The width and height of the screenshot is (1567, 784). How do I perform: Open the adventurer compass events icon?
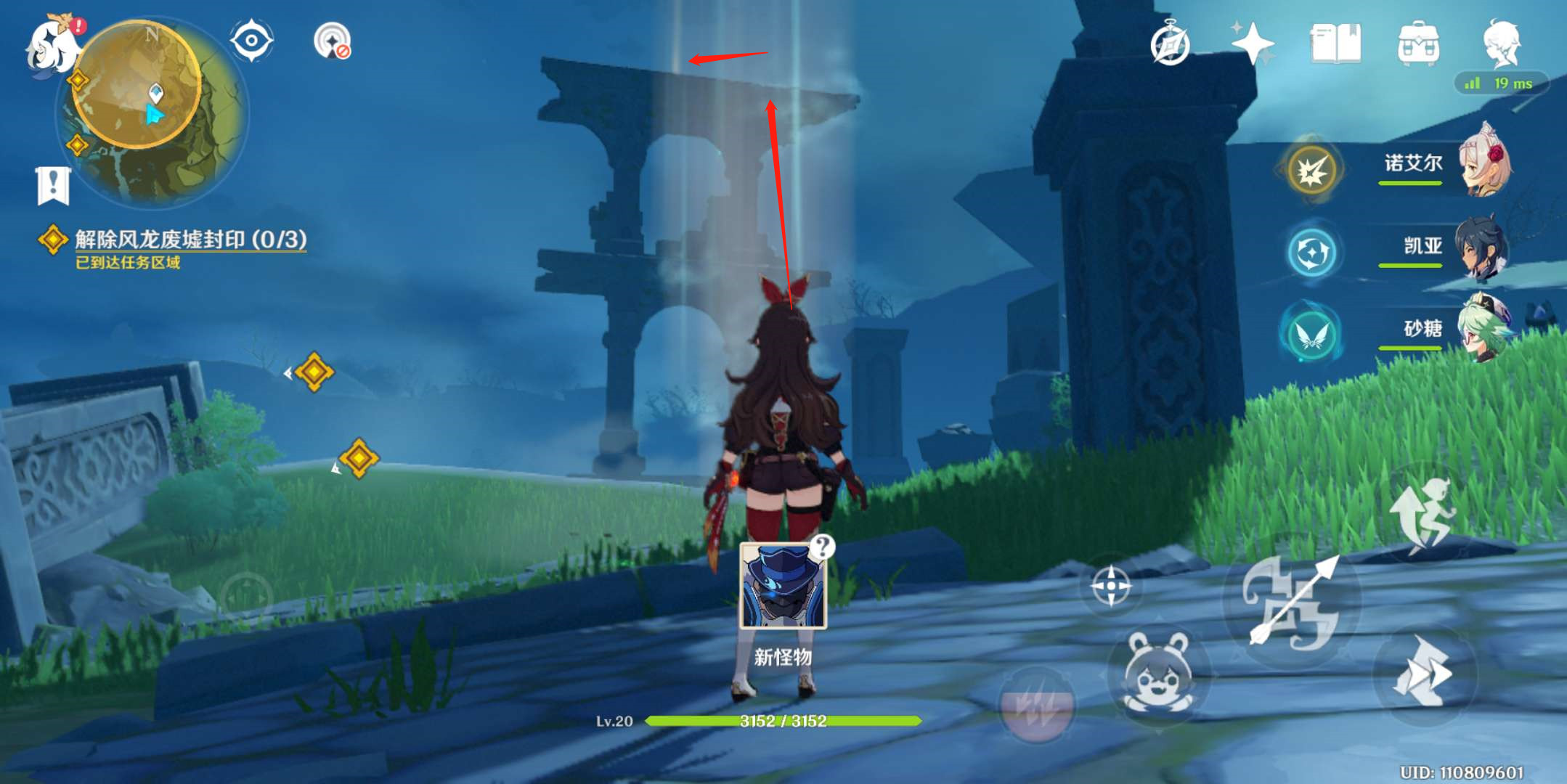(1170, 45)
